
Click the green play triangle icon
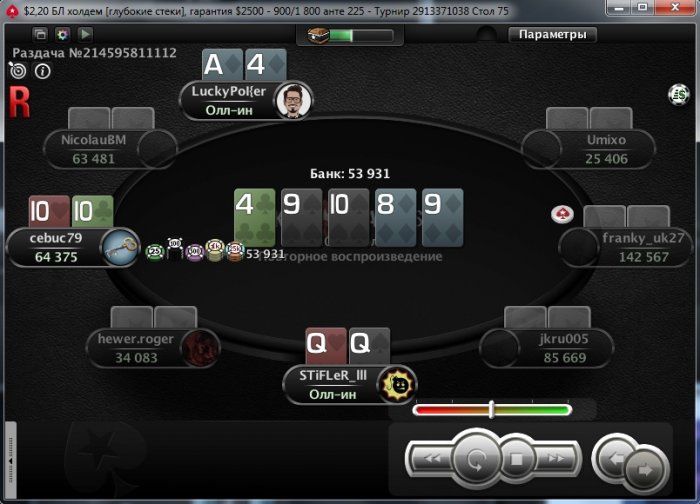coord(85,34)
